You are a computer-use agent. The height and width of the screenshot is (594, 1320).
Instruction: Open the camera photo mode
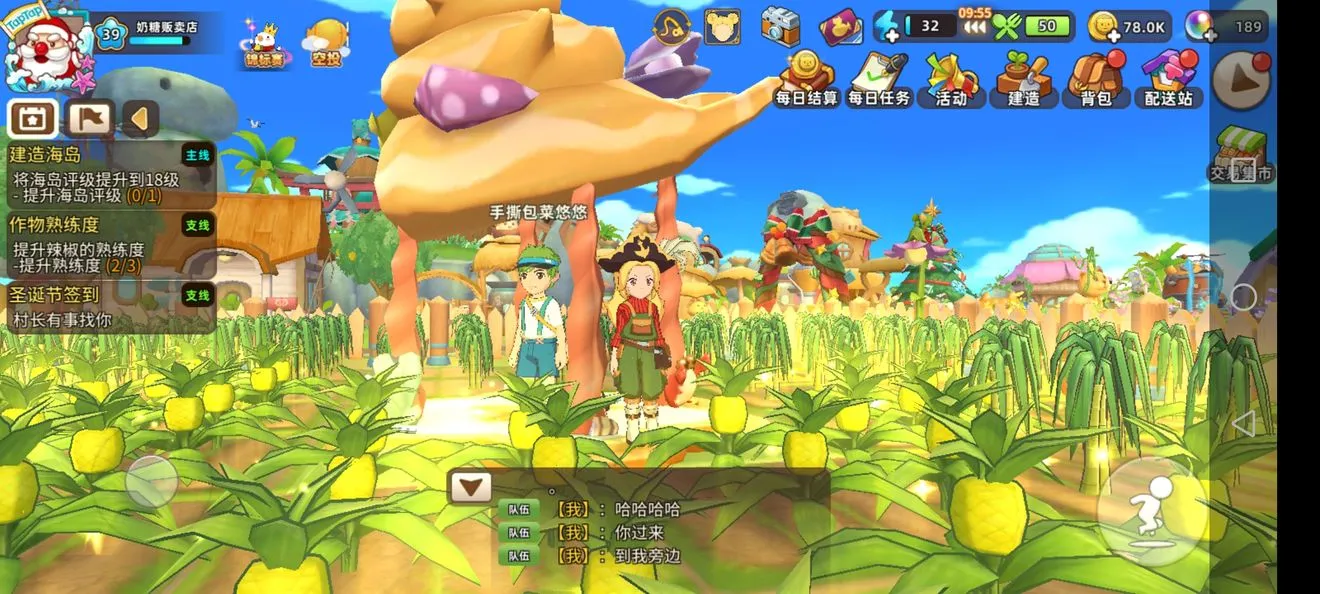click(x=780, y=26)
